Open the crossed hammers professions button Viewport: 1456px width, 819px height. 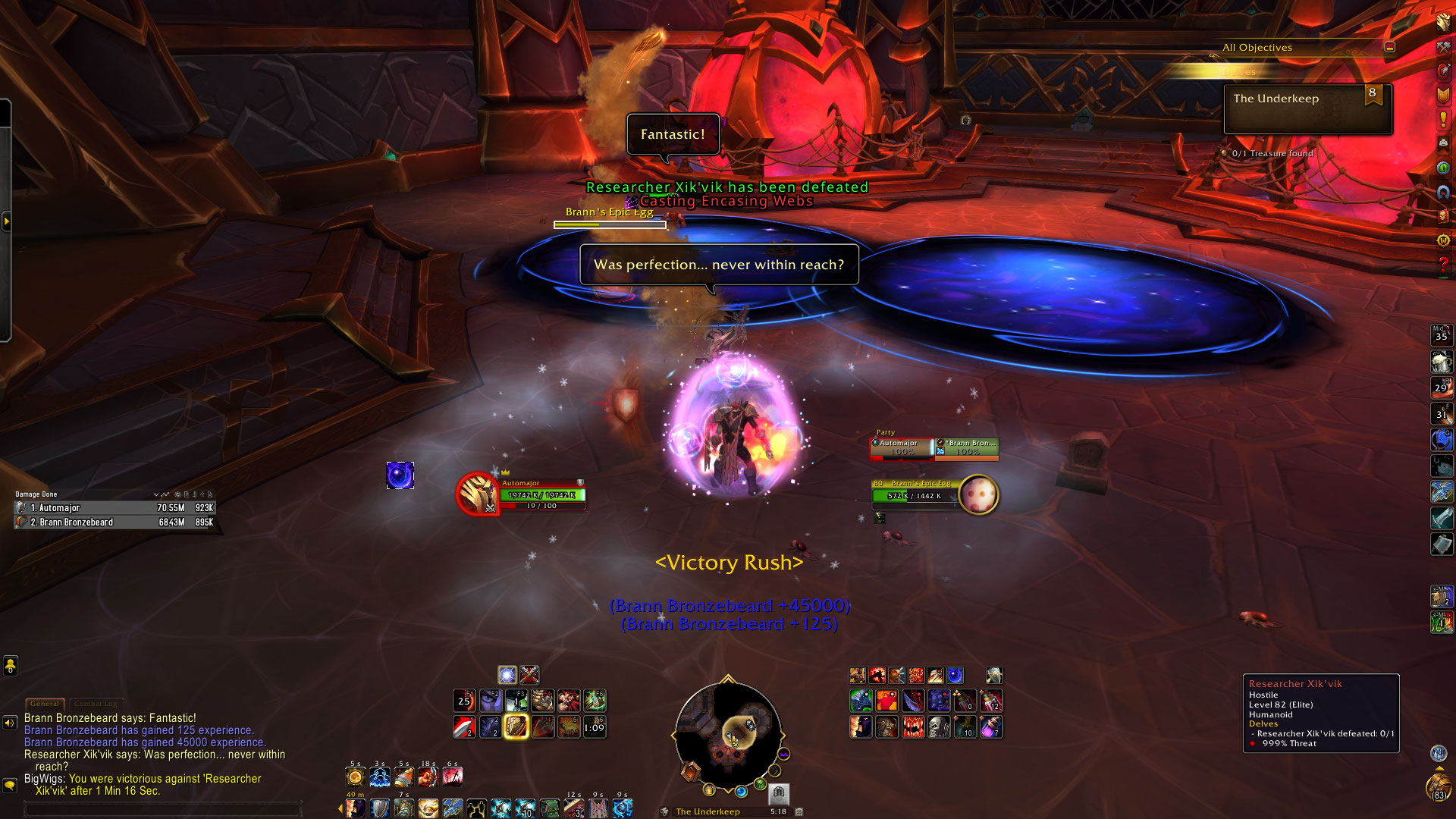tap(1443, 47)
